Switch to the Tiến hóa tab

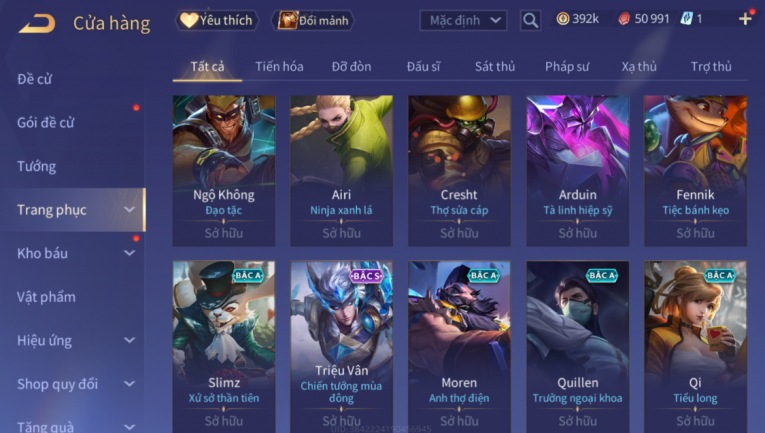[279, 67]
